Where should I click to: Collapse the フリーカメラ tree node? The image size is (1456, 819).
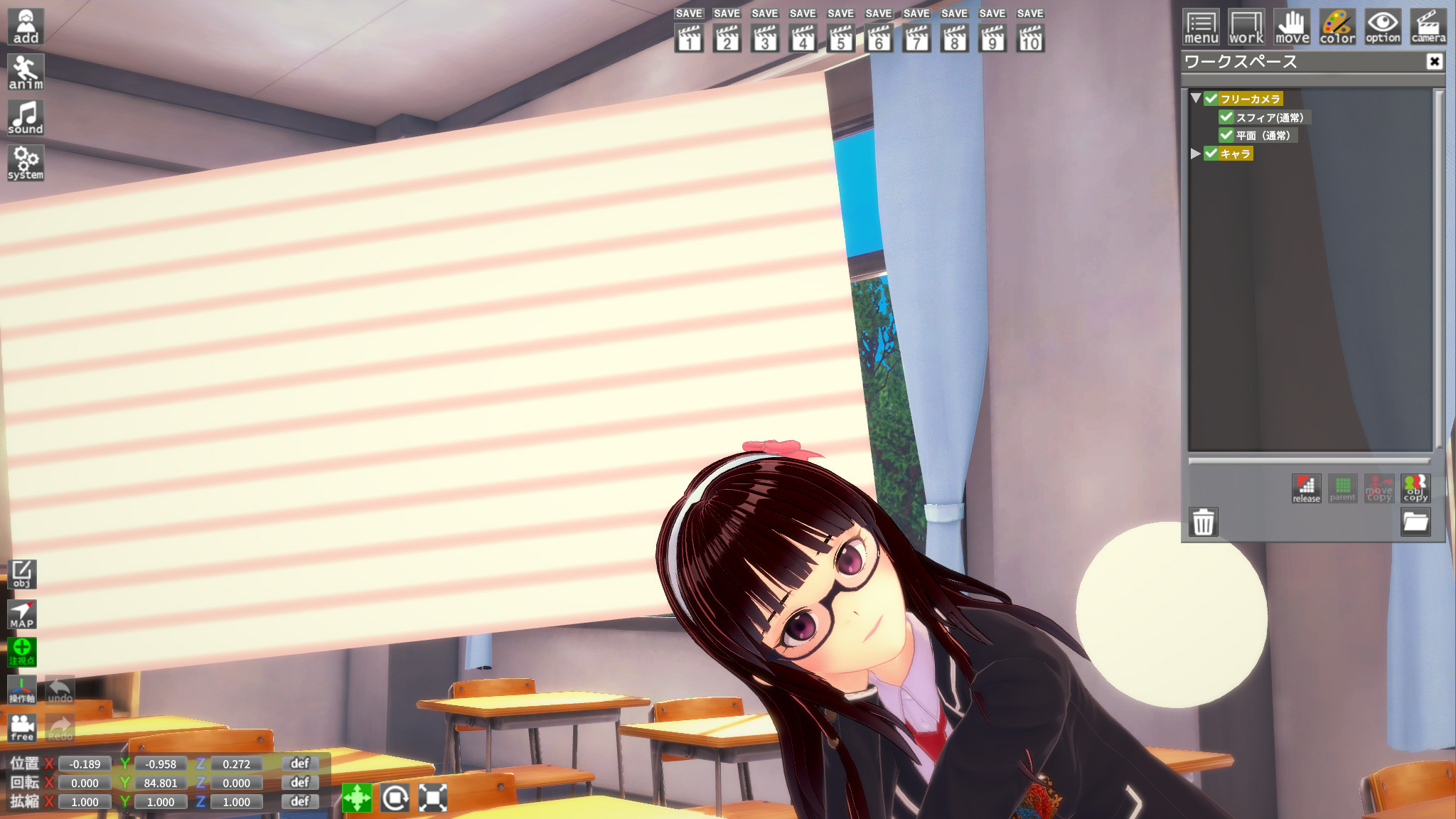[x=1194, y=99]
